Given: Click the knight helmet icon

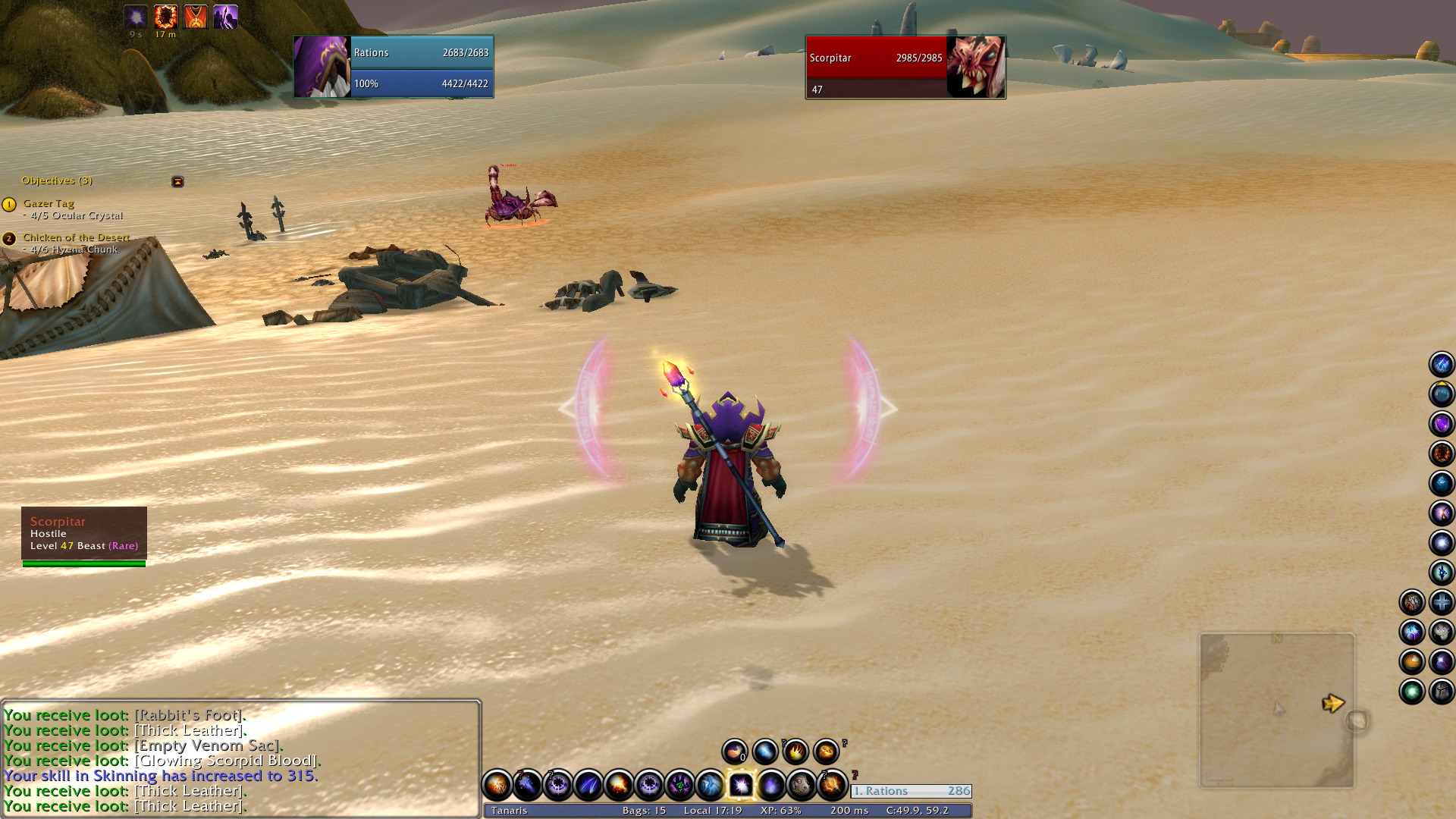Looking at the screenshot, I should tap(1442, 692).
